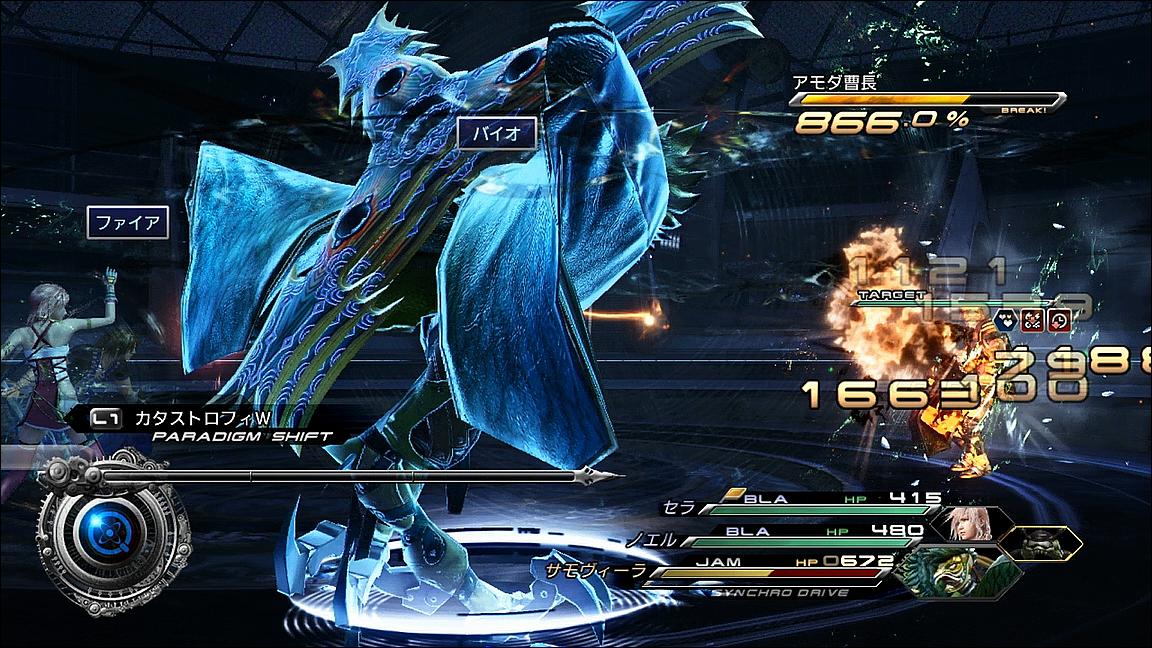Target the enemy name アモダ酋長

[834, 83]
